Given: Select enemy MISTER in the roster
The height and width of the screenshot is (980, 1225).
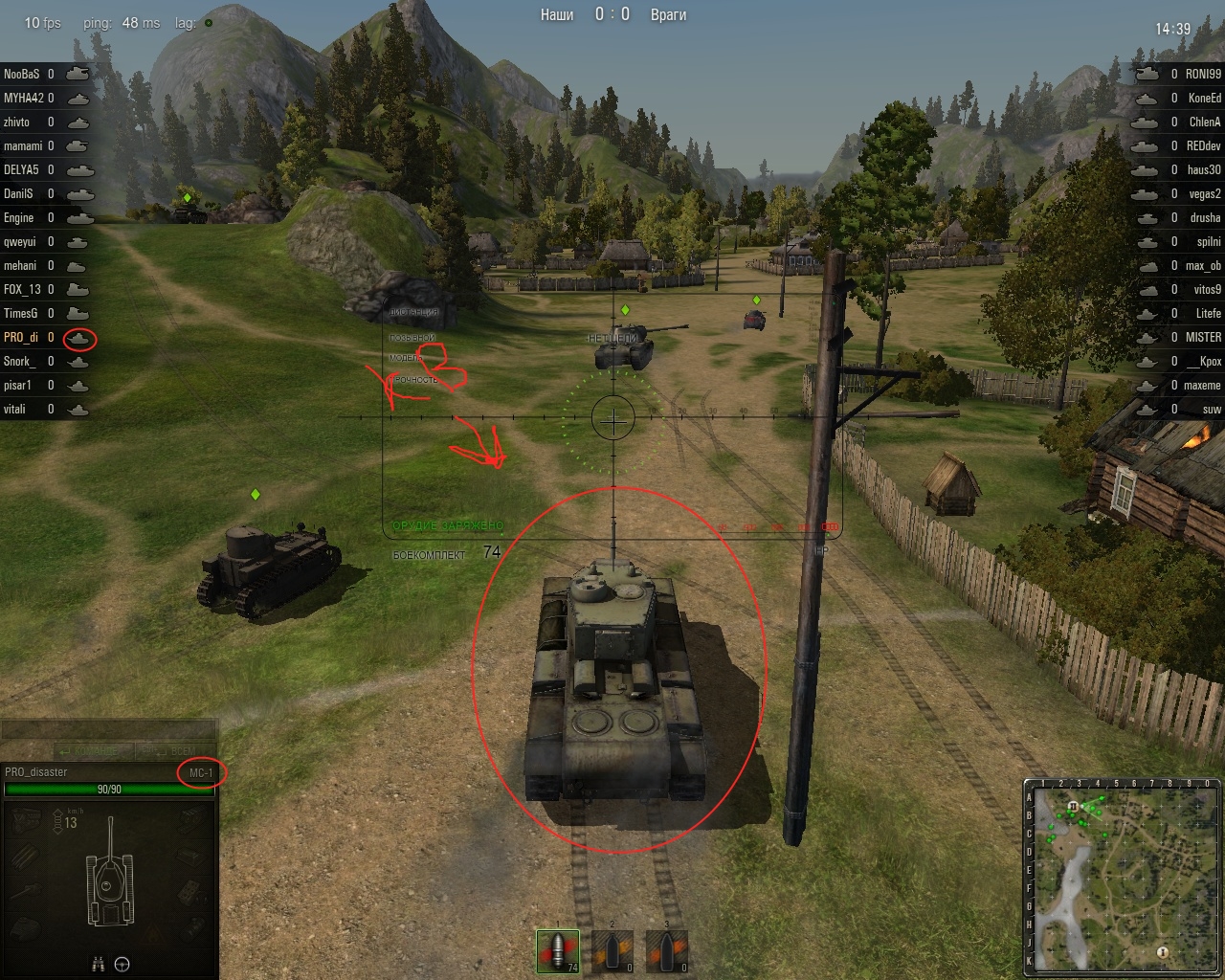Looking at the screenshot, I should [1203, 337].
